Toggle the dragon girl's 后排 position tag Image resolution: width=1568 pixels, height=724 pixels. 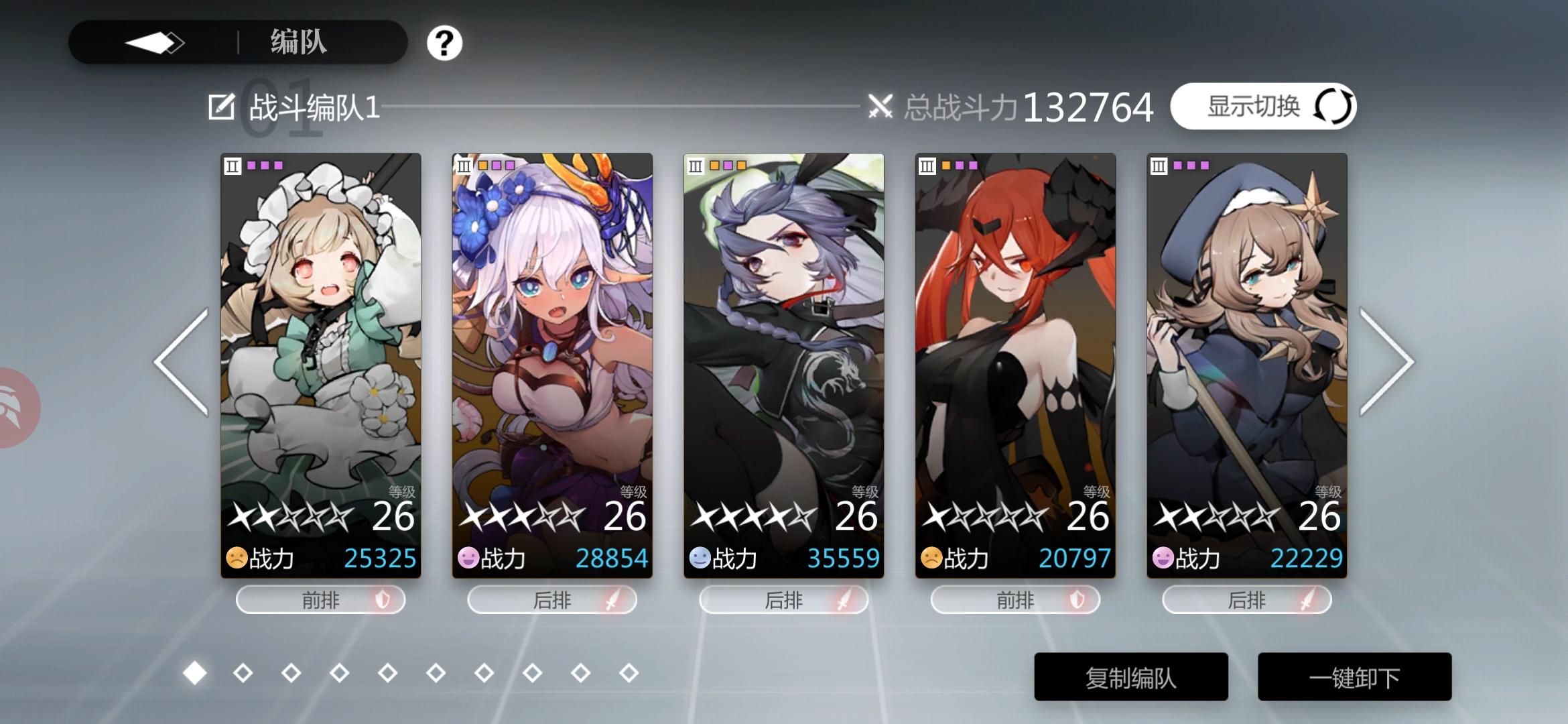pos(785,600)
